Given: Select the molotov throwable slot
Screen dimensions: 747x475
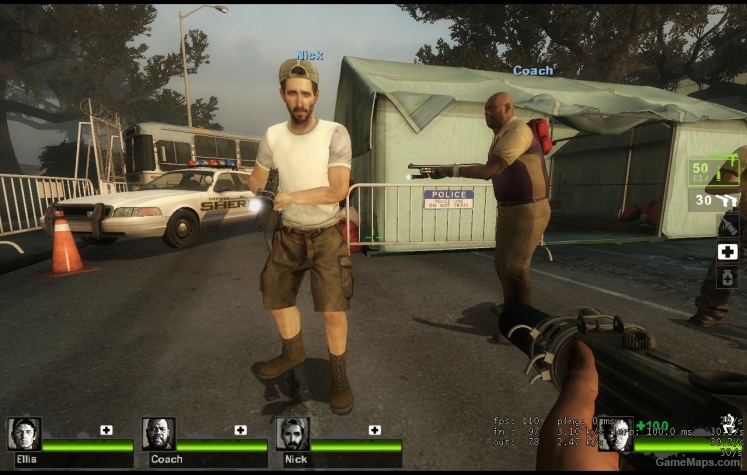Looking at the screenshot, I should [x=728, y=225].
